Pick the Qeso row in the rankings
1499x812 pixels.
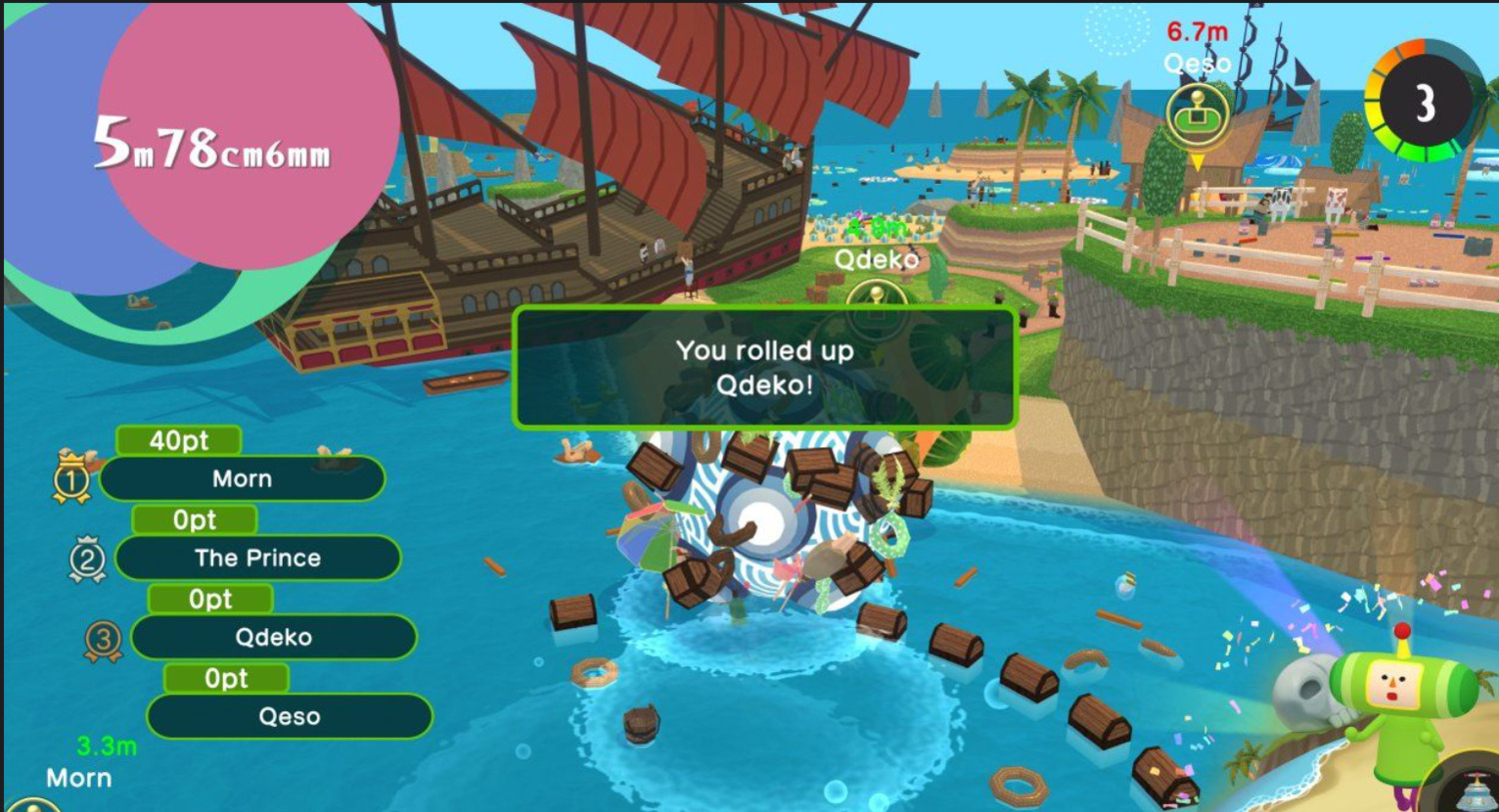tap(289, 716)
